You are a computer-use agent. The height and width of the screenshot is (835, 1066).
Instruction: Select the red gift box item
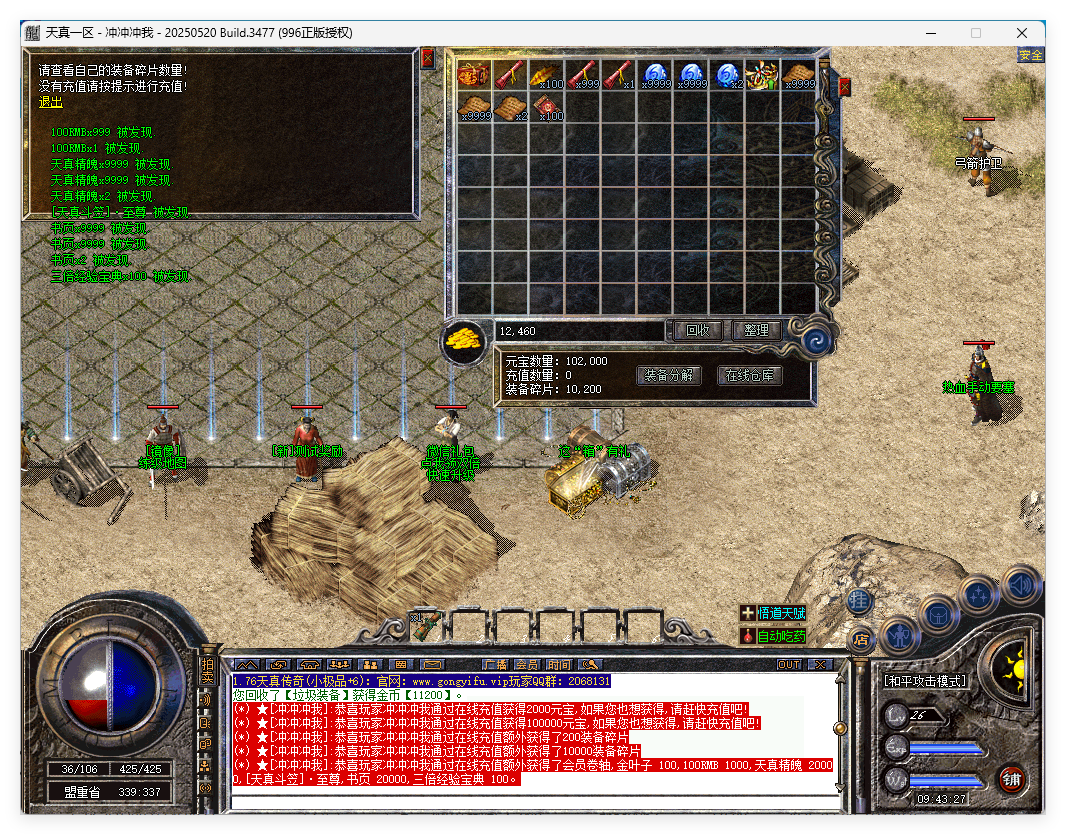coord(472,74)
